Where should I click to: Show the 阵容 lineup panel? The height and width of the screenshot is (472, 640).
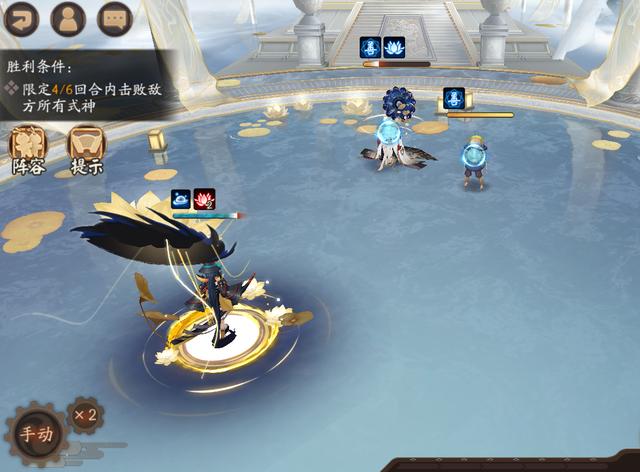(28, 150)
